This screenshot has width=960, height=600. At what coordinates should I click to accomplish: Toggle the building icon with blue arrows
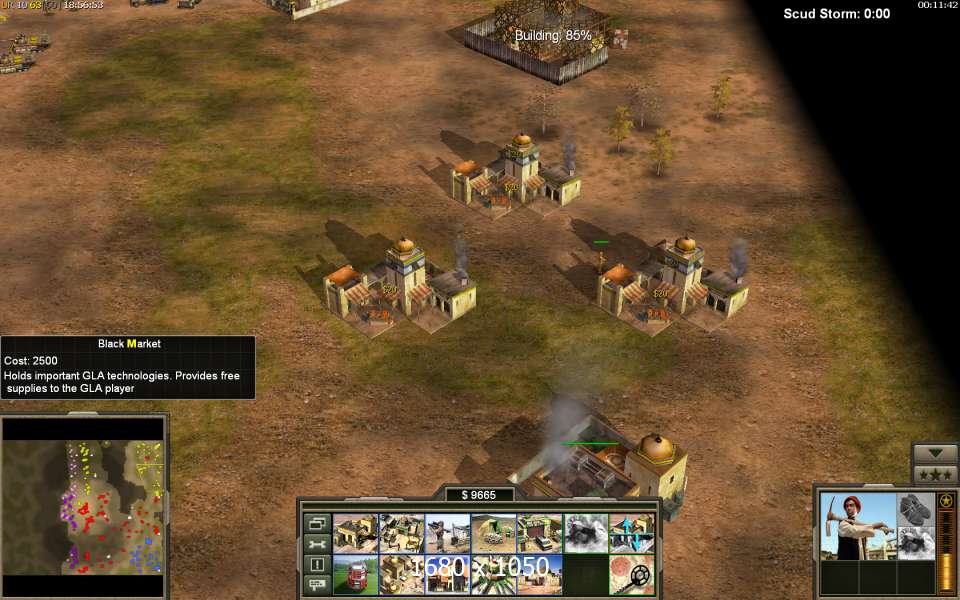point(632,534)
